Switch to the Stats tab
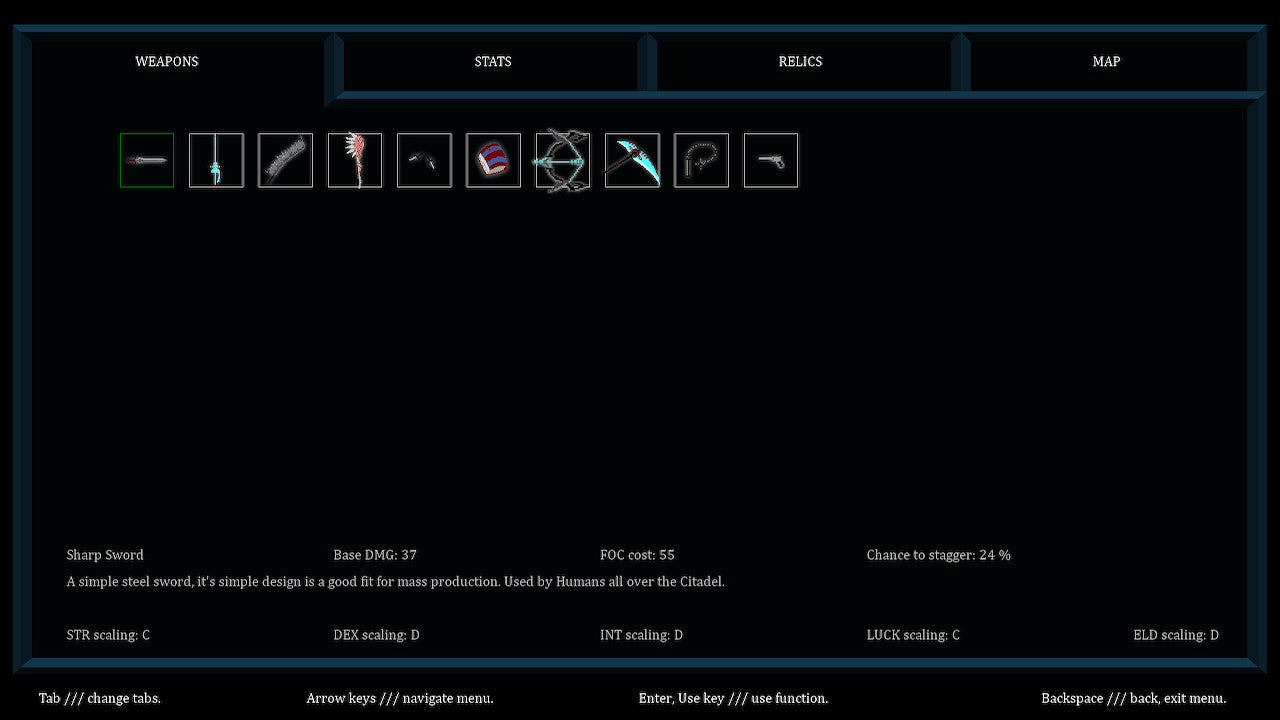 pos(492,62)
